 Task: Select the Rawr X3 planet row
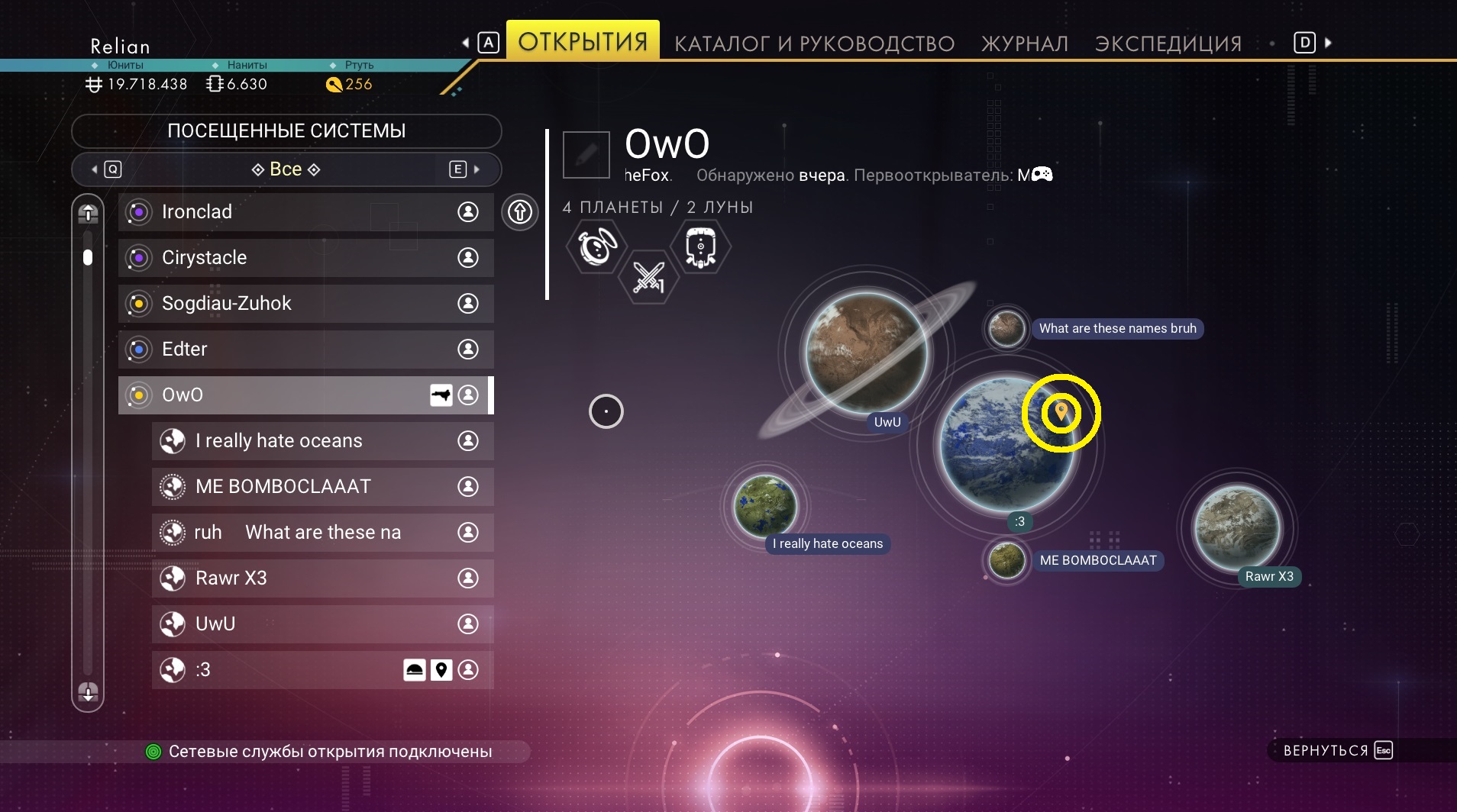tap(322, 578)
